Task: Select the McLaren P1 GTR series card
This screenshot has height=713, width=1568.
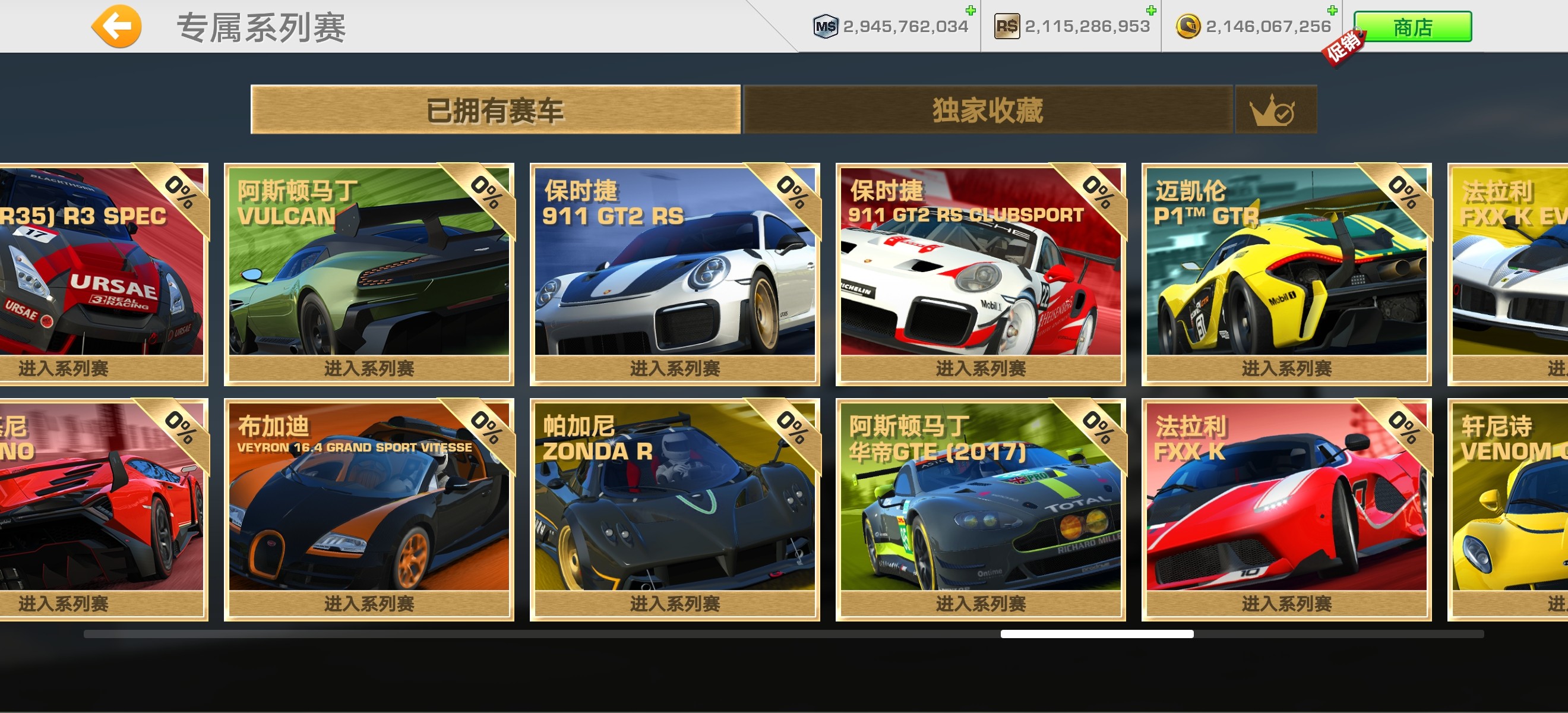Action: [x=1285, y=274]
